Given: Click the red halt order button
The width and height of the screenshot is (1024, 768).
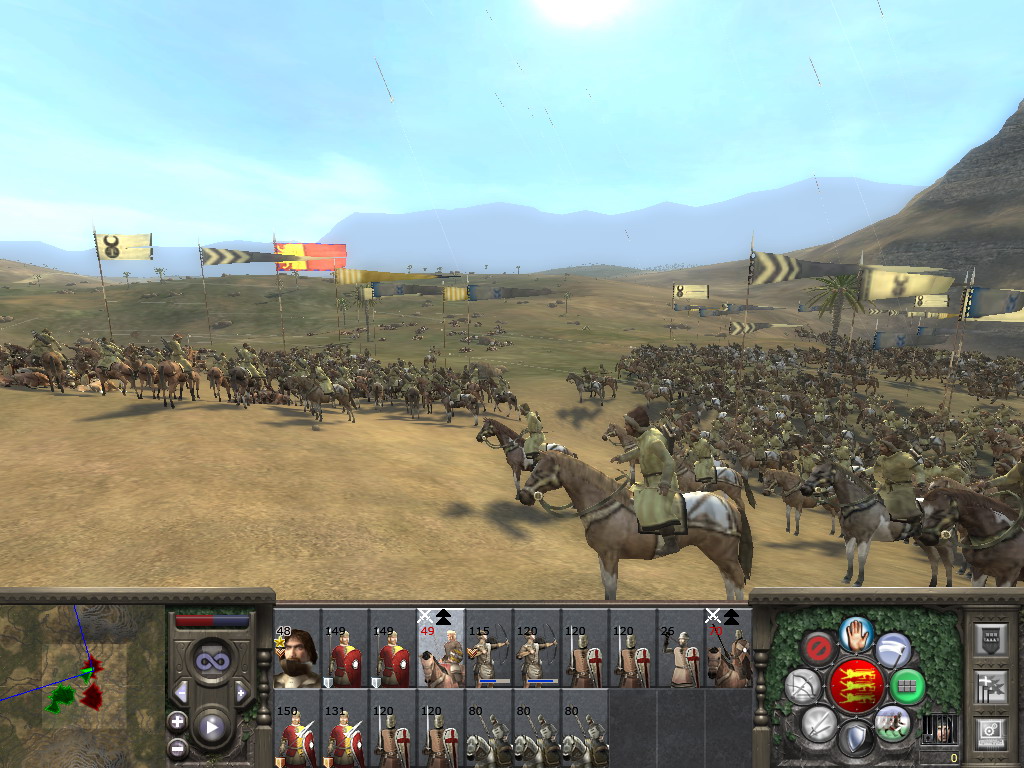Looking at the screenshot, I should [817, 648].
